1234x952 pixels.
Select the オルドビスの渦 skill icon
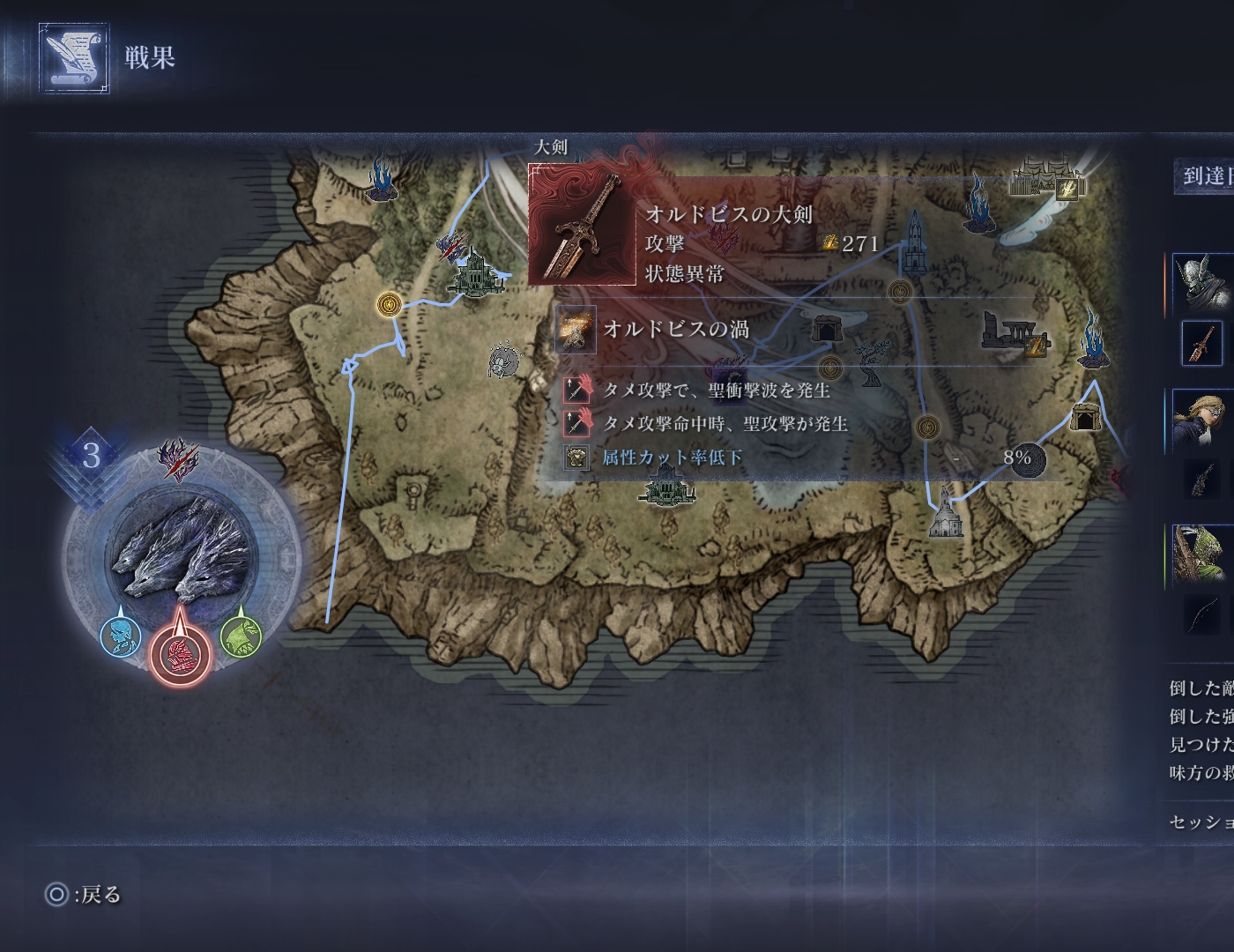click(x=576, y=329)
